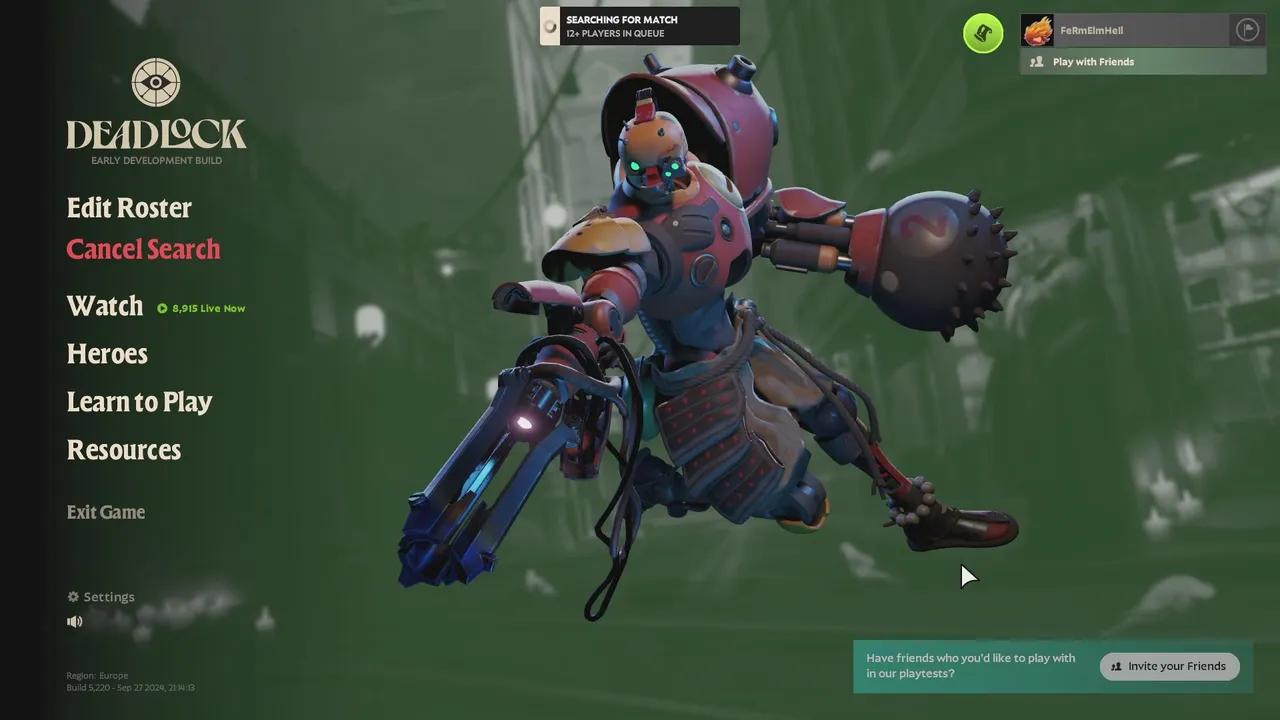This screenshot has width=1280, height=720.
Task: Choose Exit Game
Action: [106, 512]
